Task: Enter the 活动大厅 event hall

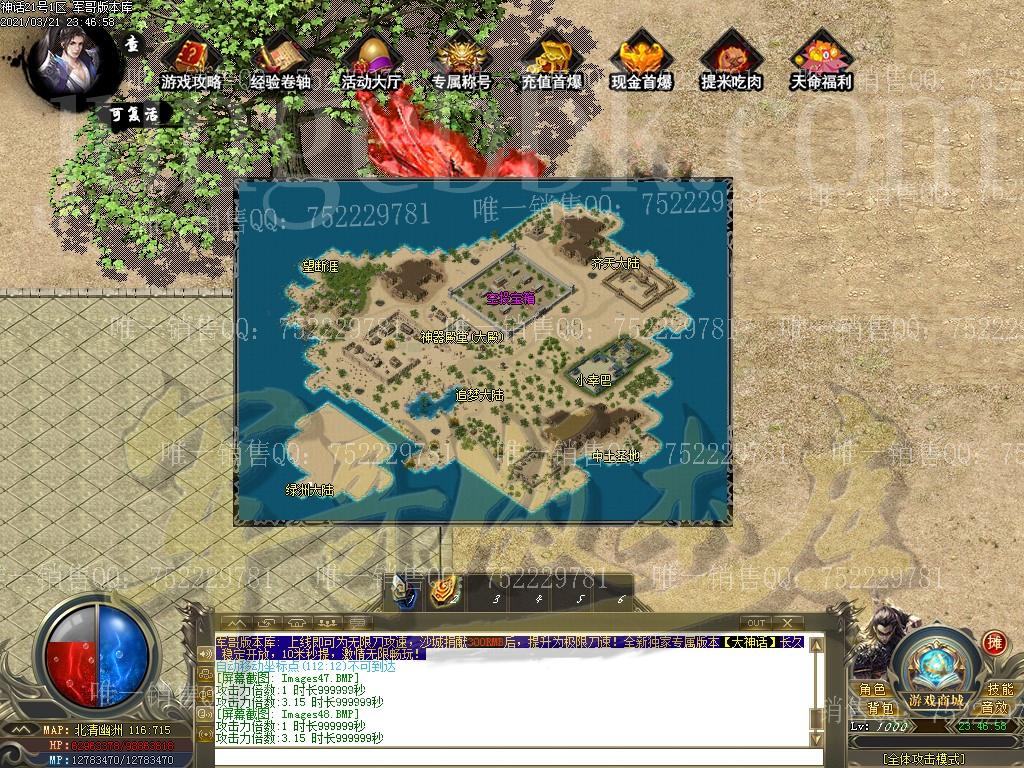Action: tap(371, 60)
